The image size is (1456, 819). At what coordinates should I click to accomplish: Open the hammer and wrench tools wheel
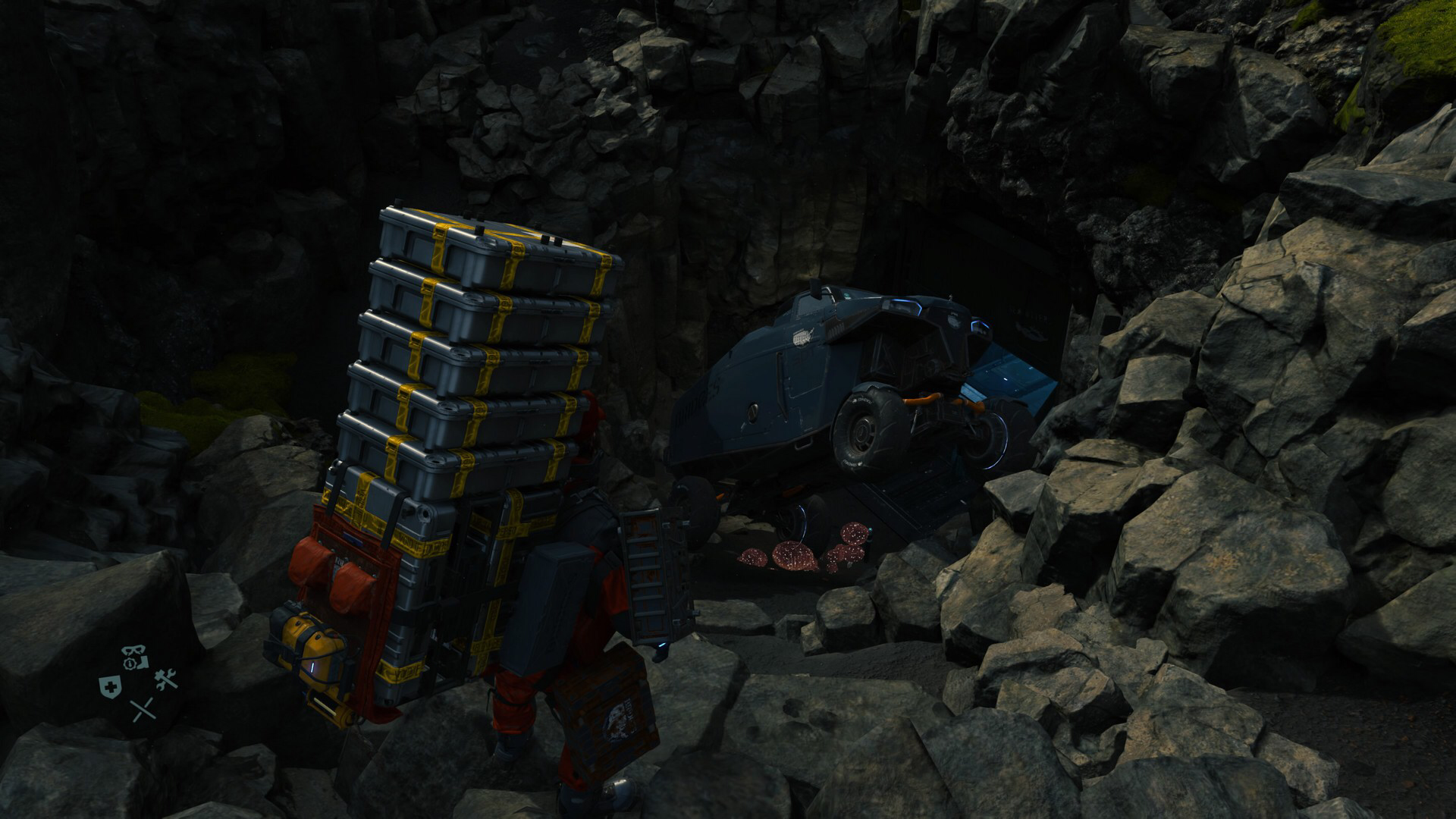pos(165,680)
